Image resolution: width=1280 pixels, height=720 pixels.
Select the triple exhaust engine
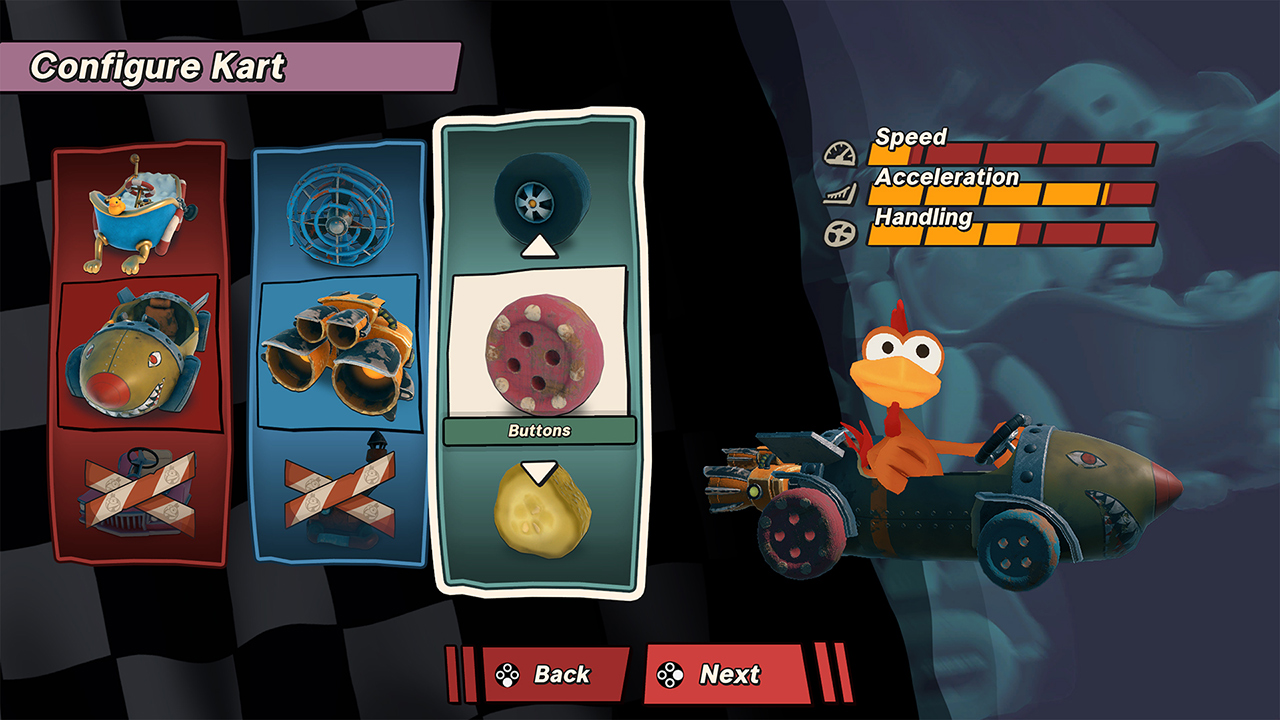[335, 355]
